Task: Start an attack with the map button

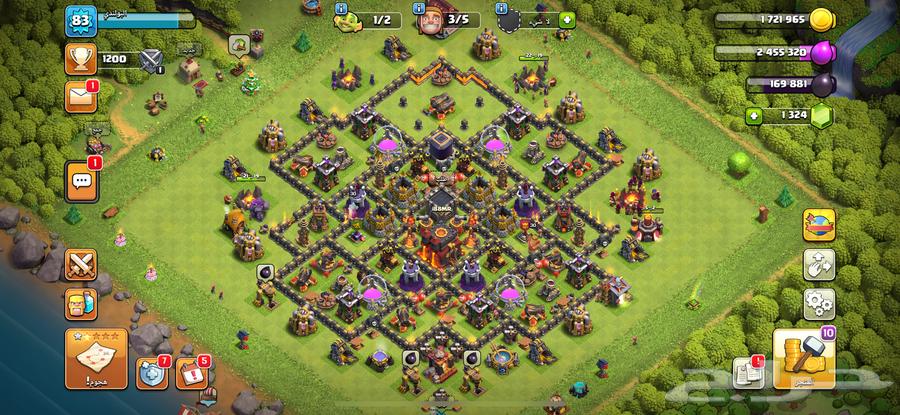Action: click(x=95, y=359)
